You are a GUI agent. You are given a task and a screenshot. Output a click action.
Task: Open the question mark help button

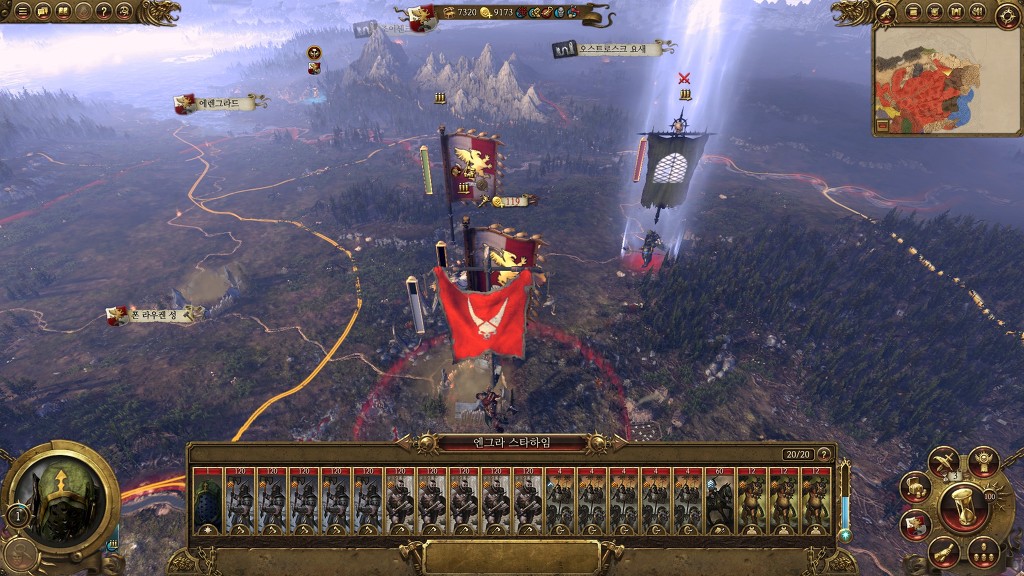(x=103, y=12)
